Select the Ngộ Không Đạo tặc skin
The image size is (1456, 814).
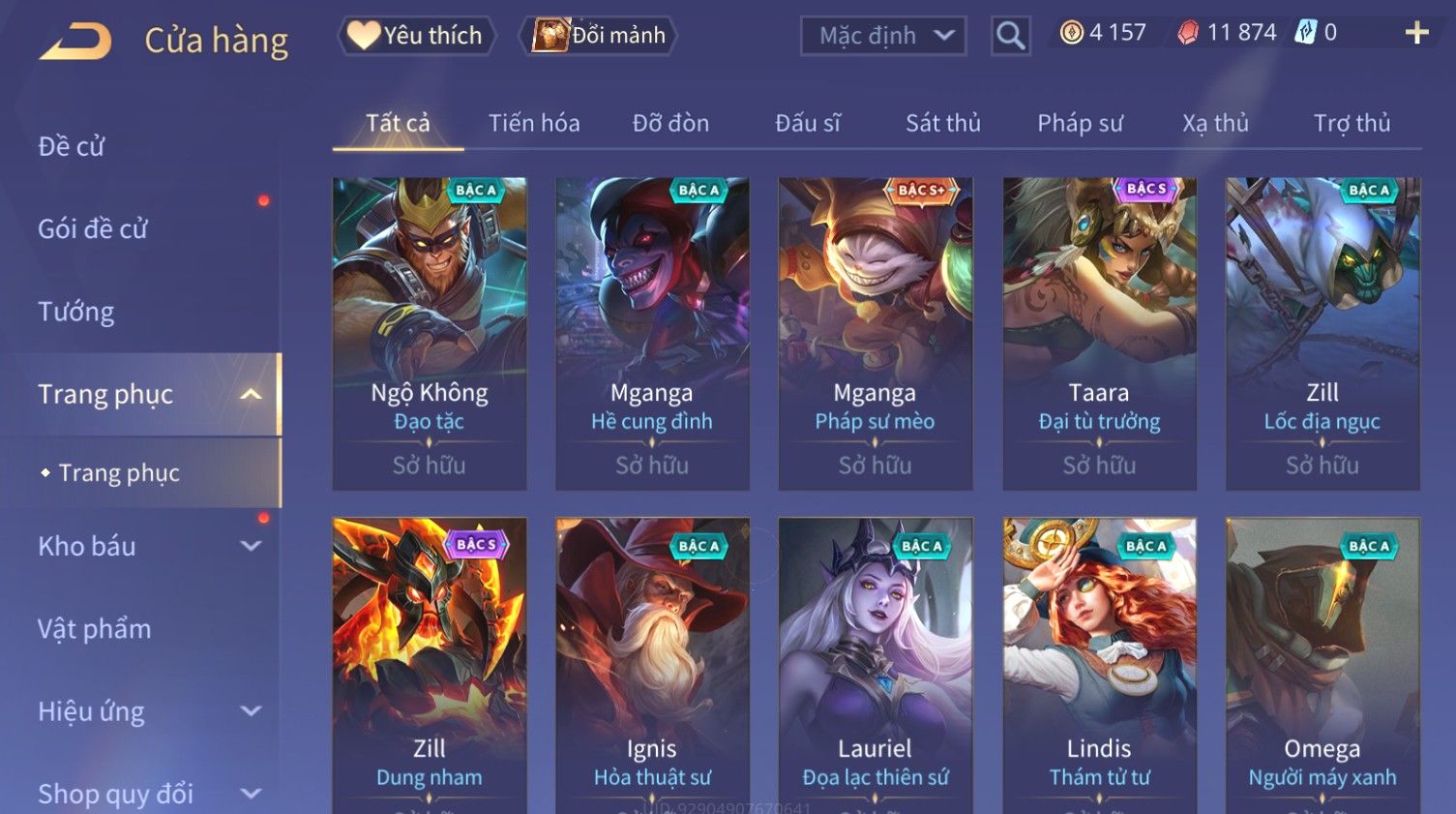tap(430, 332)
